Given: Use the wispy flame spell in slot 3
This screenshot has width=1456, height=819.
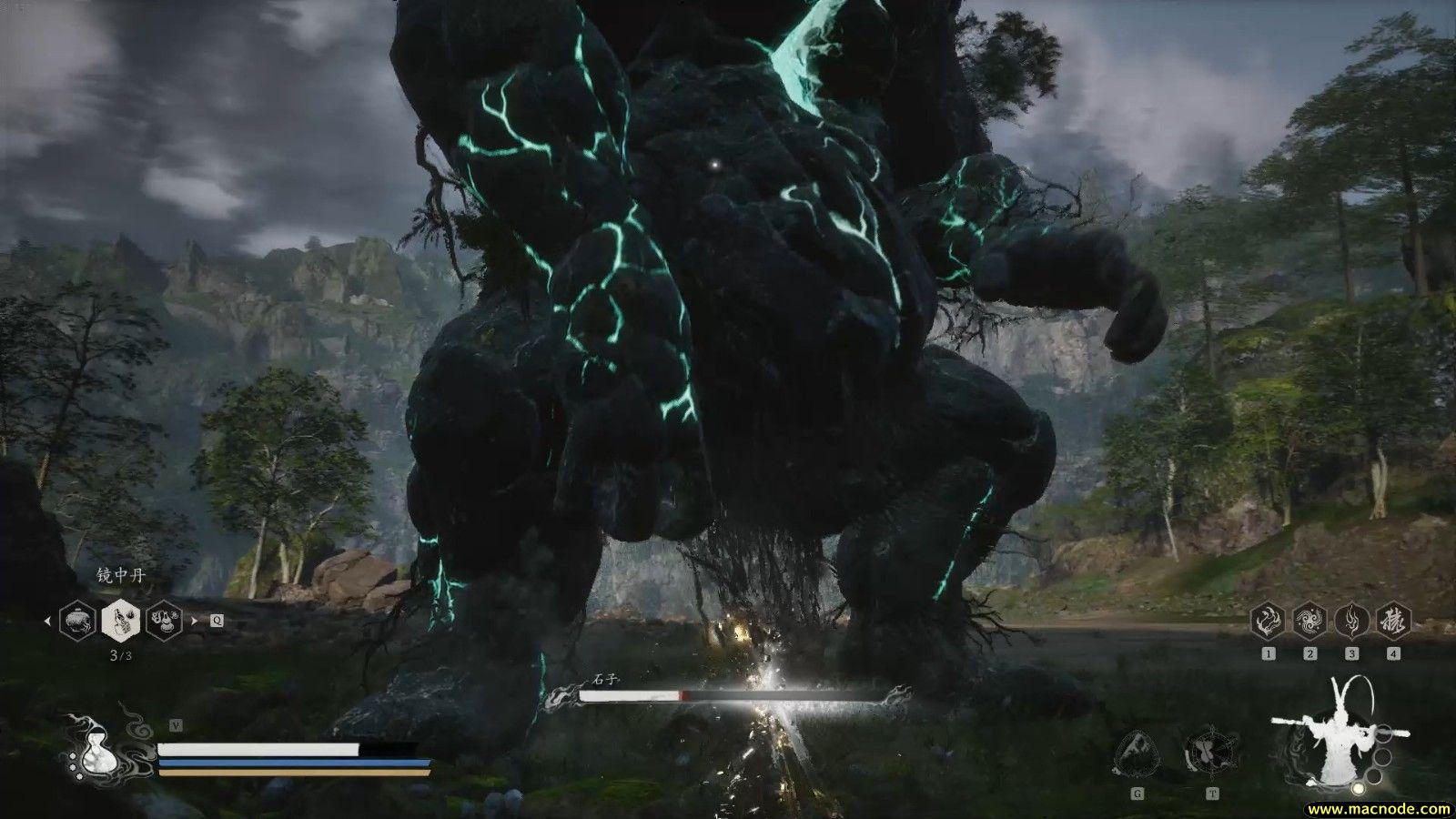Looking at the screenshot, I should 1351,622.
